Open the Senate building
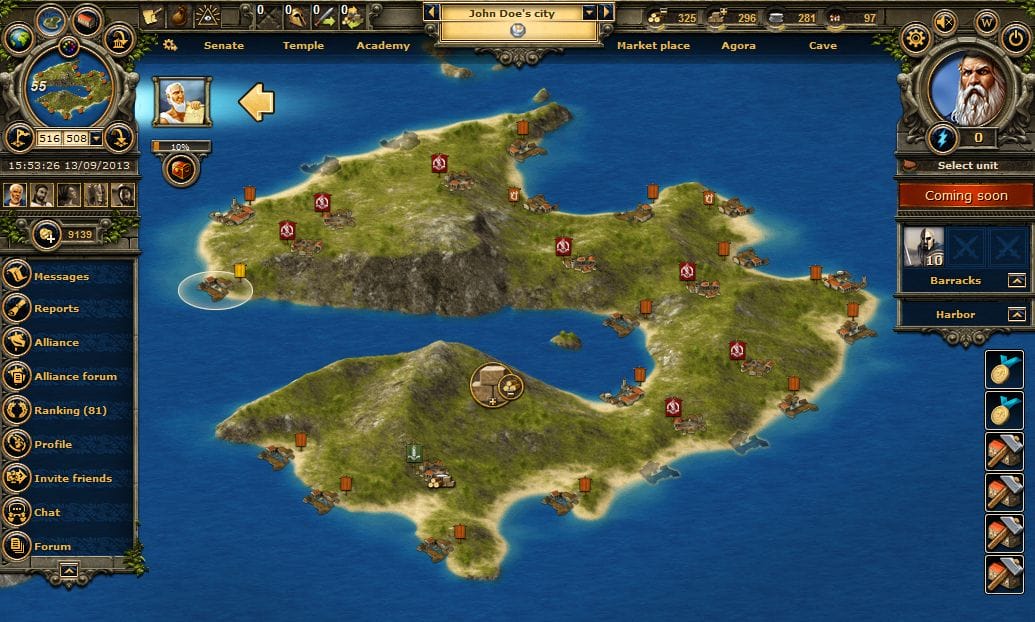 tap(223, 45)
